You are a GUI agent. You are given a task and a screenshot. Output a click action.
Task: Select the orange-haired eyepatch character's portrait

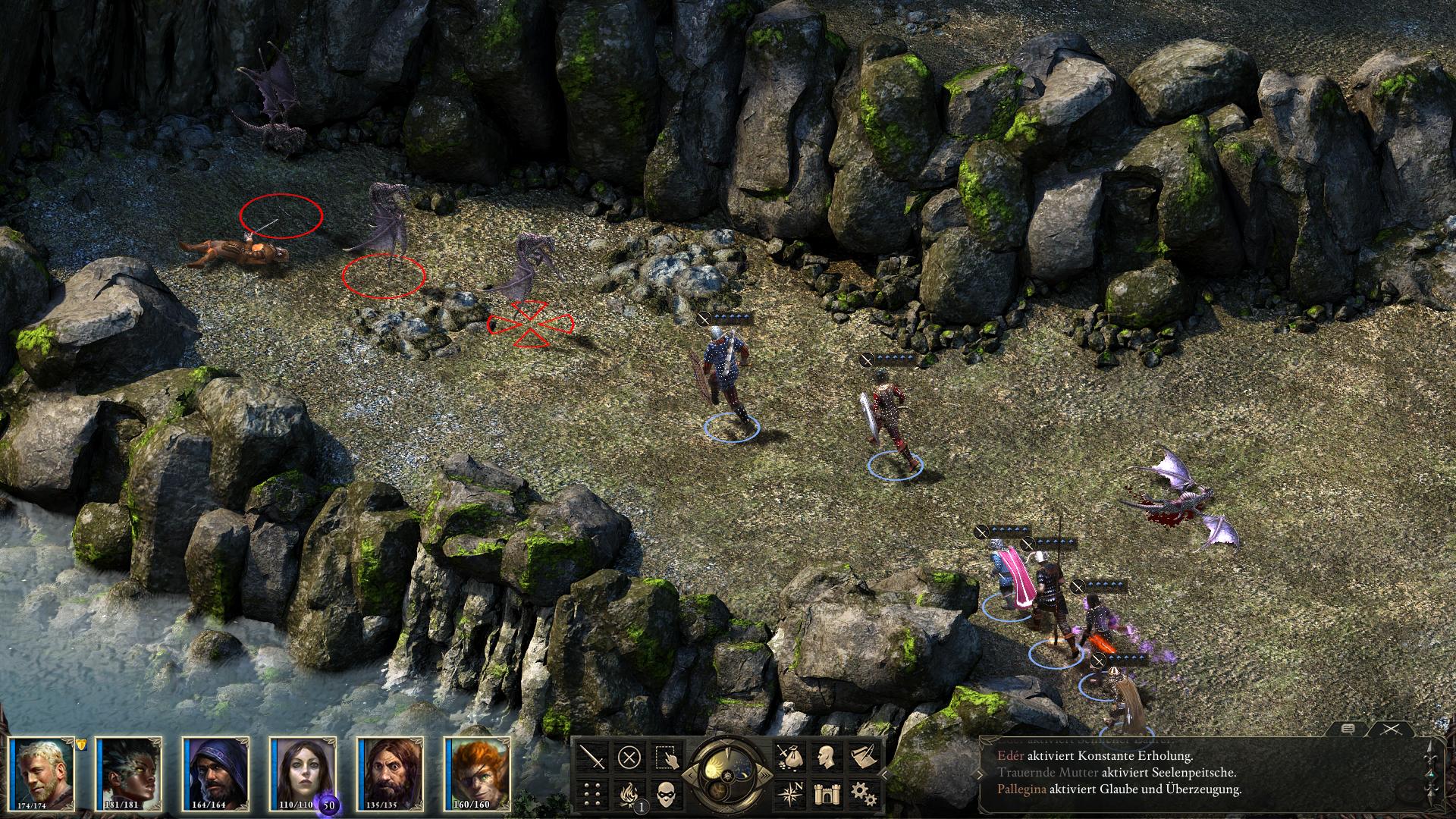(478, 772)
